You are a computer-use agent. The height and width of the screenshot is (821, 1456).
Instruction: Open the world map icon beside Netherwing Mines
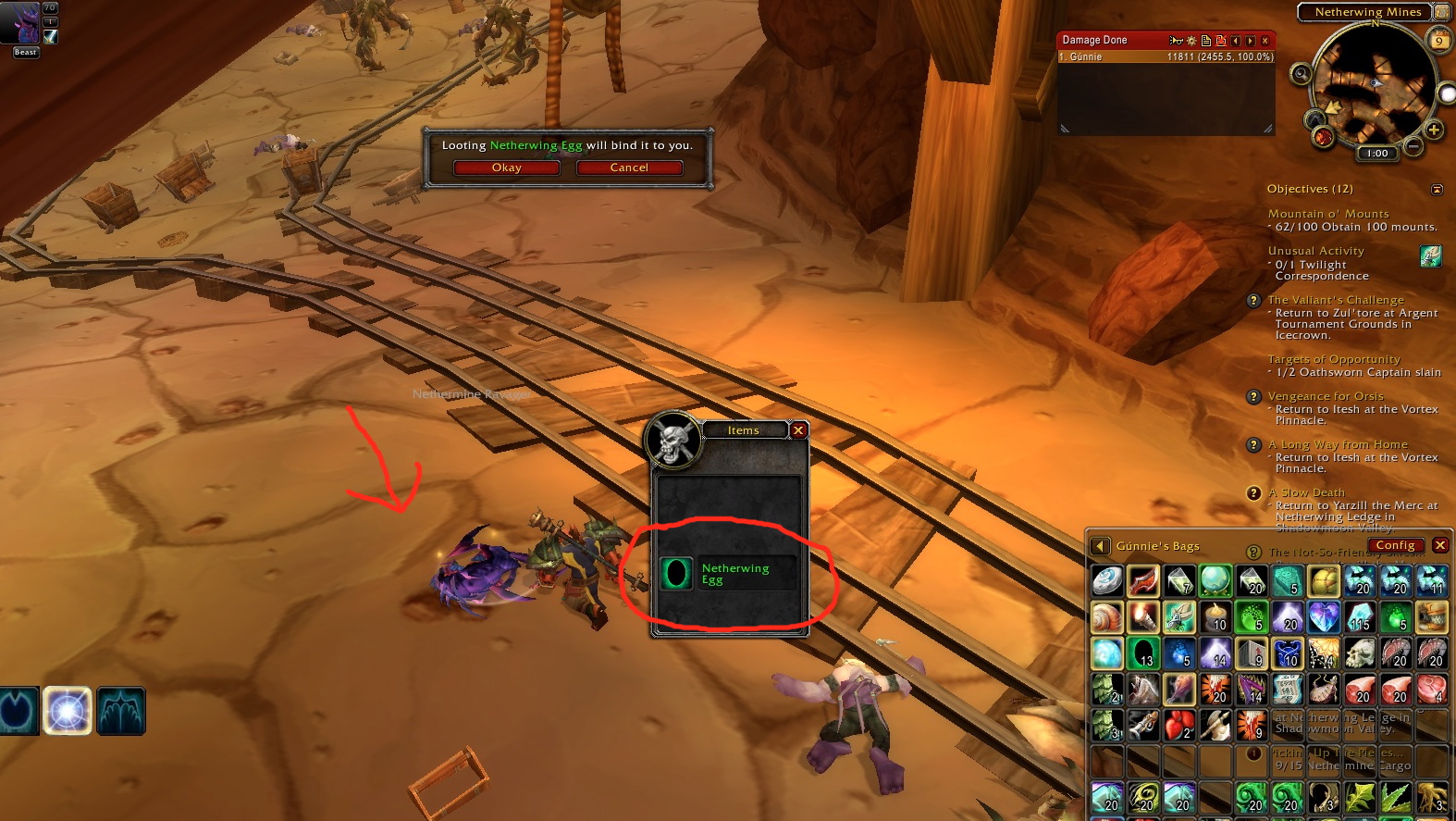pos(1441,12)
